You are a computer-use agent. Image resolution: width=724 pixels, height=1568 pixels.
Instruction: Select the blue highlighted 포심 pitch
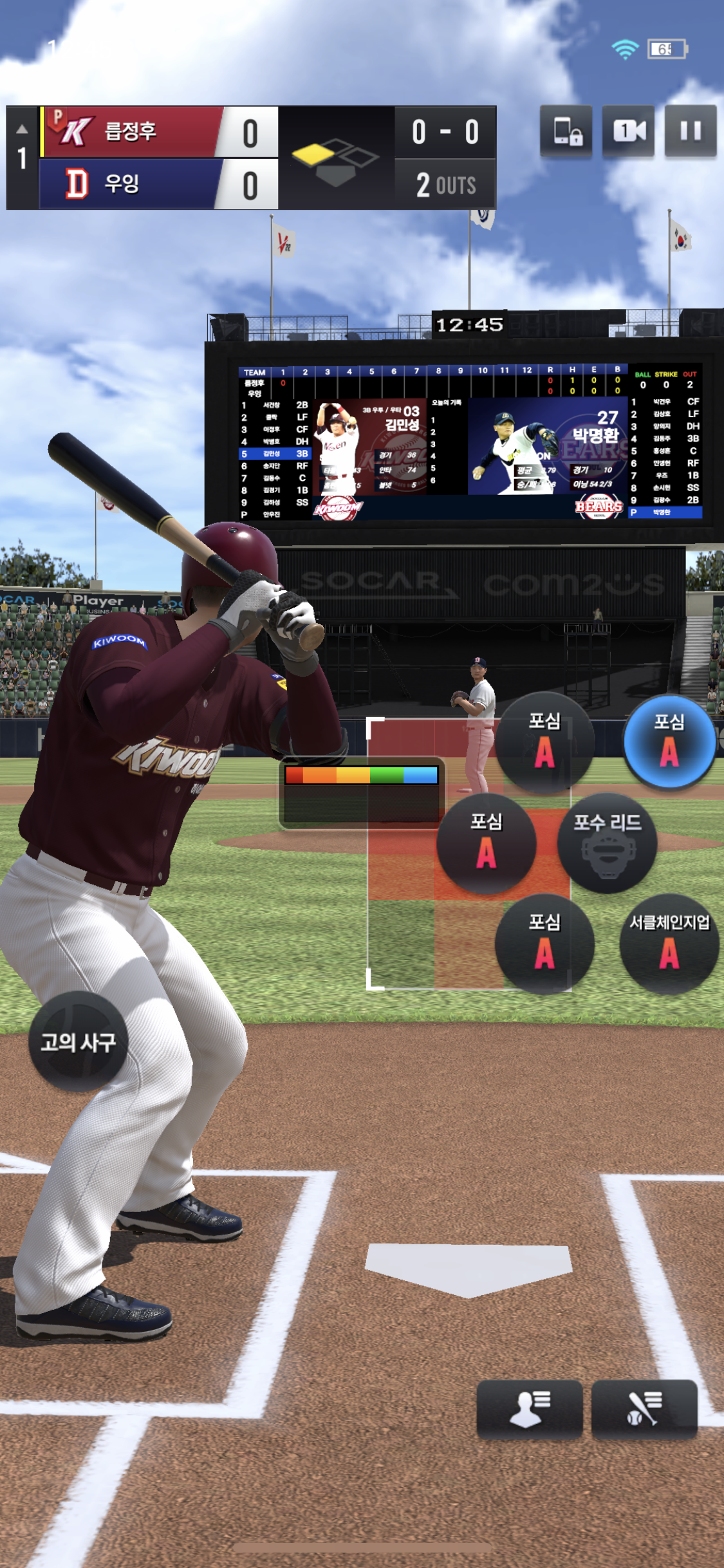pyautogui.click(x=669, y=742)
